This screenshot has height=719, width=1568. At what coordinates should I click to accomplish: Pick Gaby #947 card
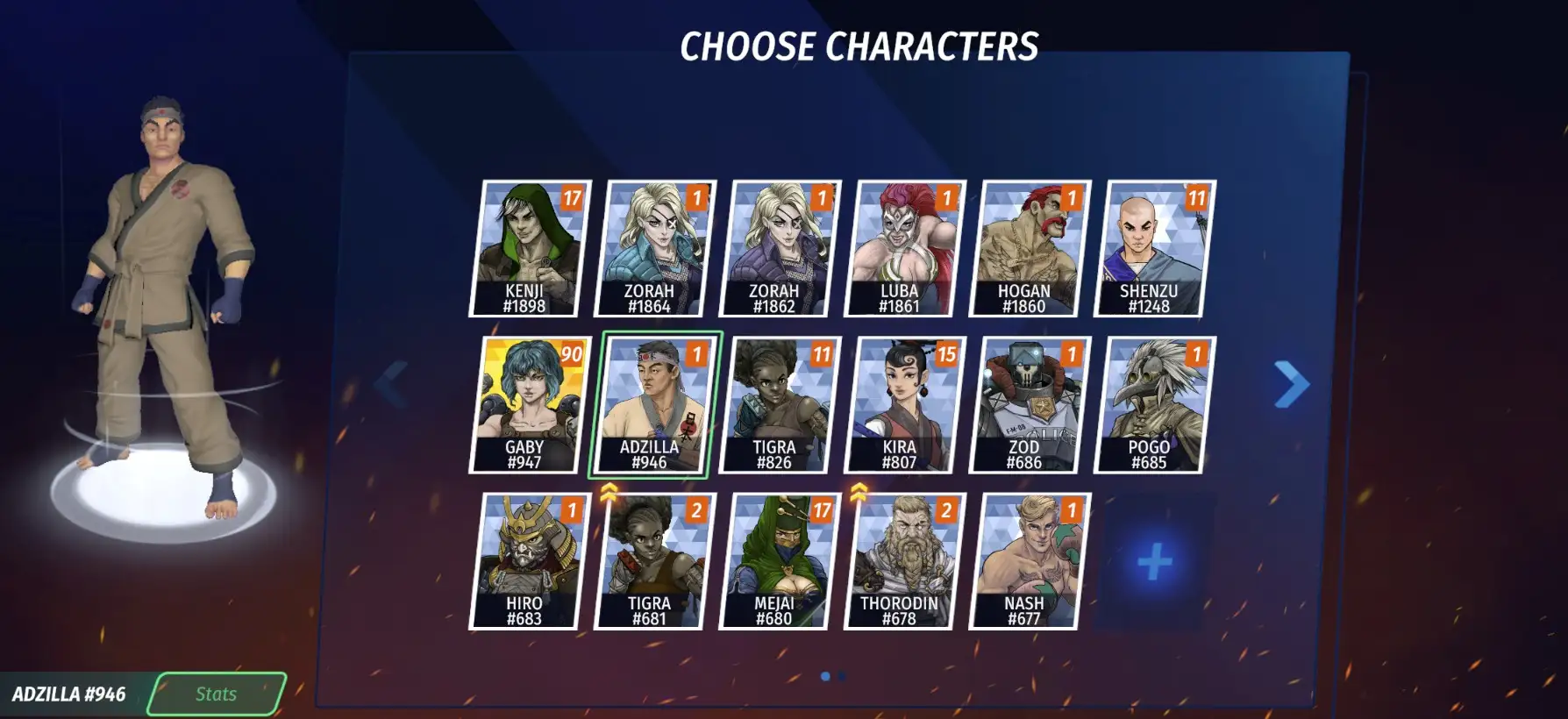point(530,404)
